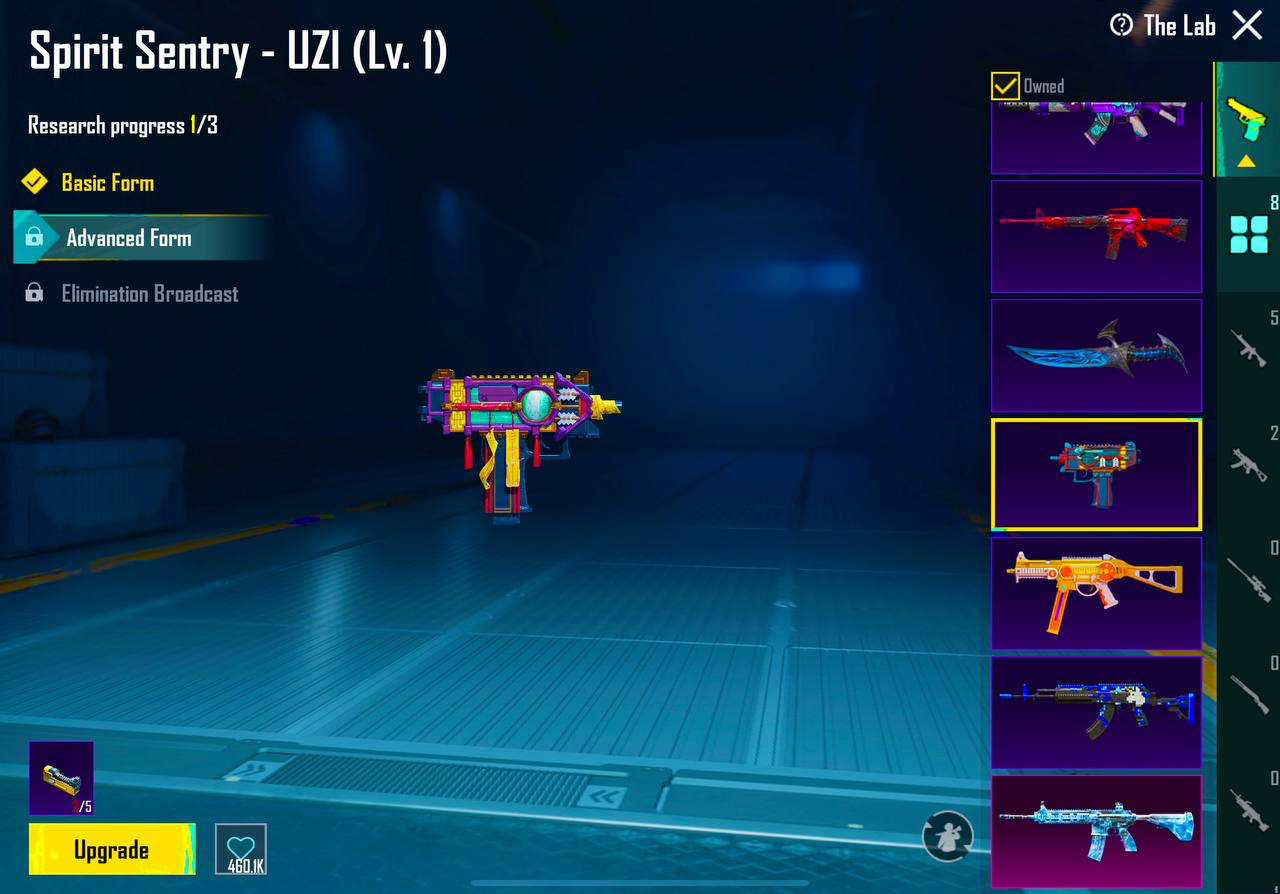Pick the orange submachine gun skin thumbnail
This screenshot has height=894, width=1280.
click(x=1096, y=593)
